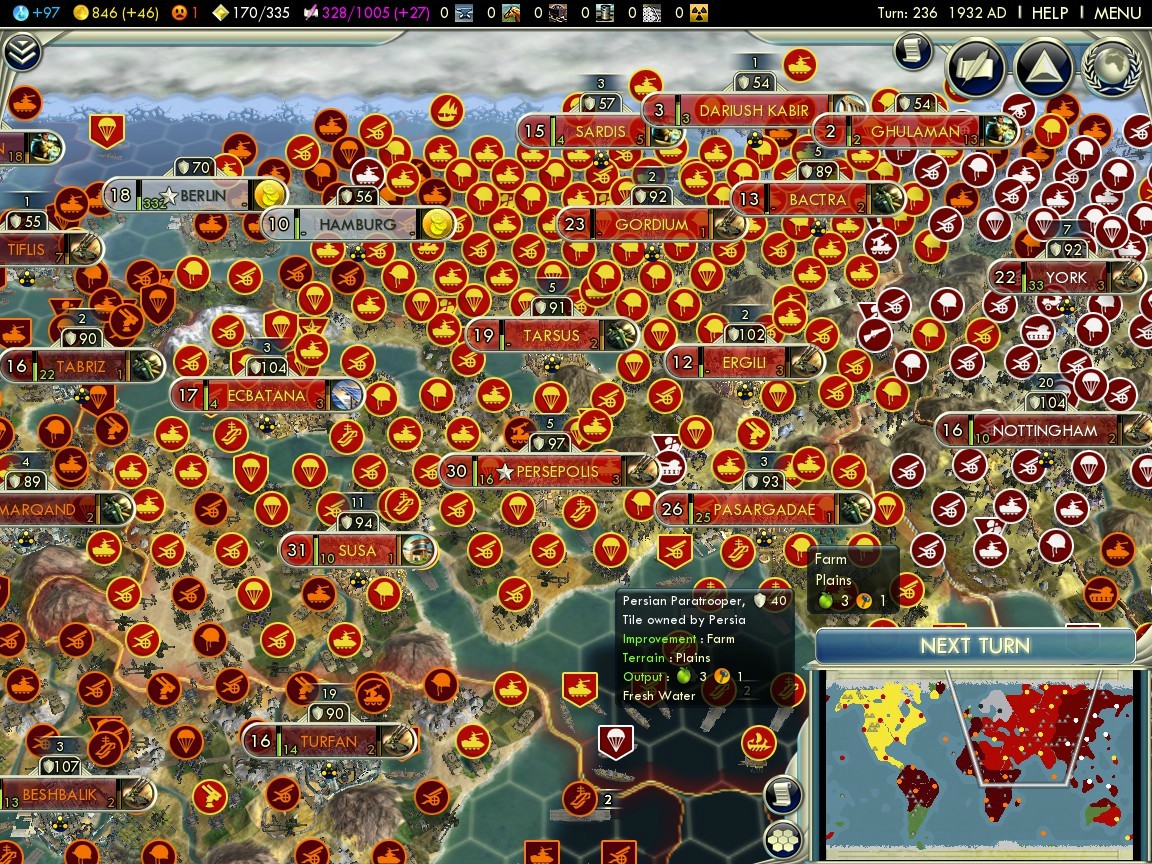
Task: Click the white triangle round button
Action: 1043,66
